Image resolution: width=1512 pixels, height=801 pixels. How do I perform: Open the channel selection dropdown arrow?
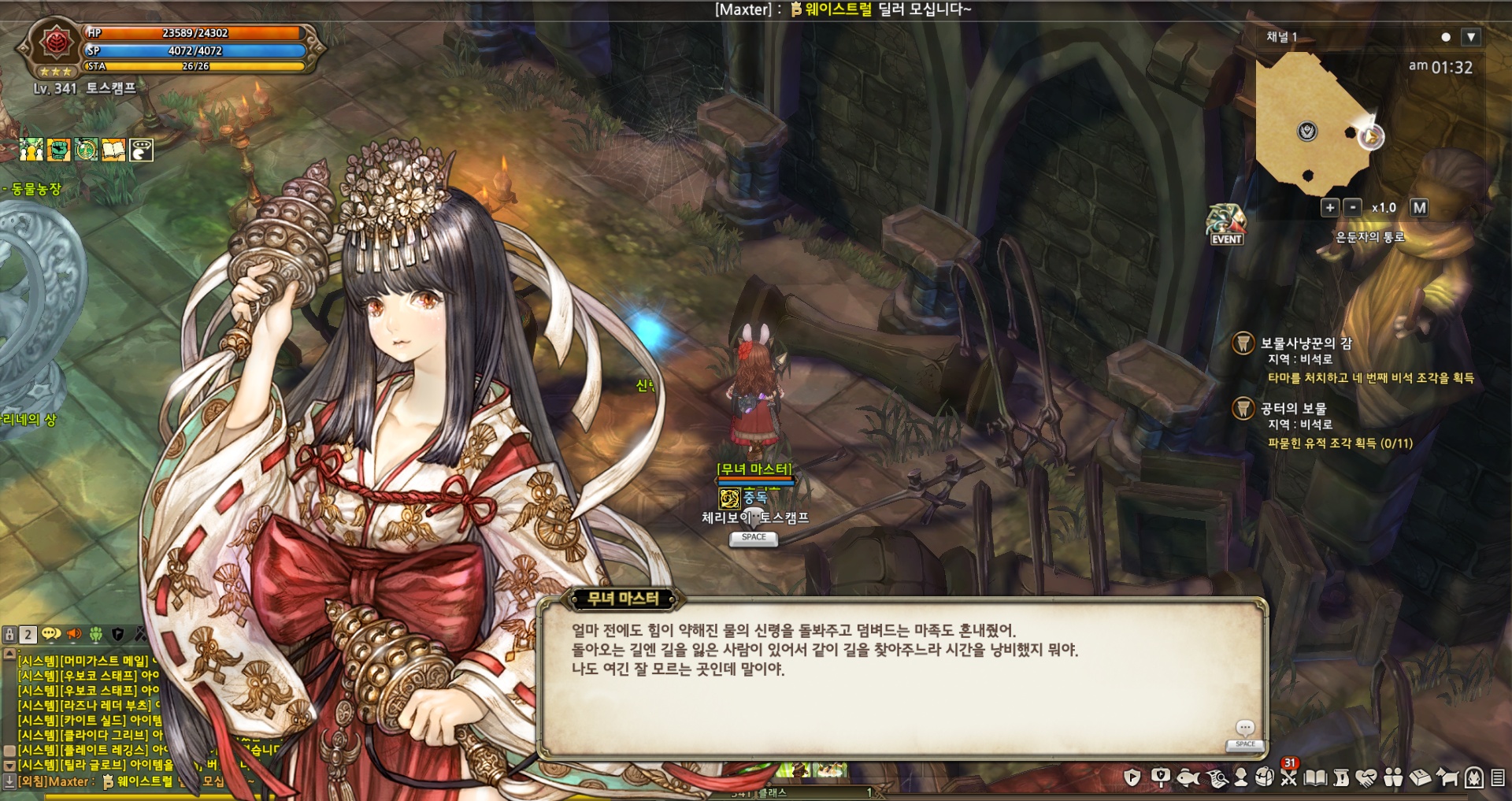pos(1470,37)
